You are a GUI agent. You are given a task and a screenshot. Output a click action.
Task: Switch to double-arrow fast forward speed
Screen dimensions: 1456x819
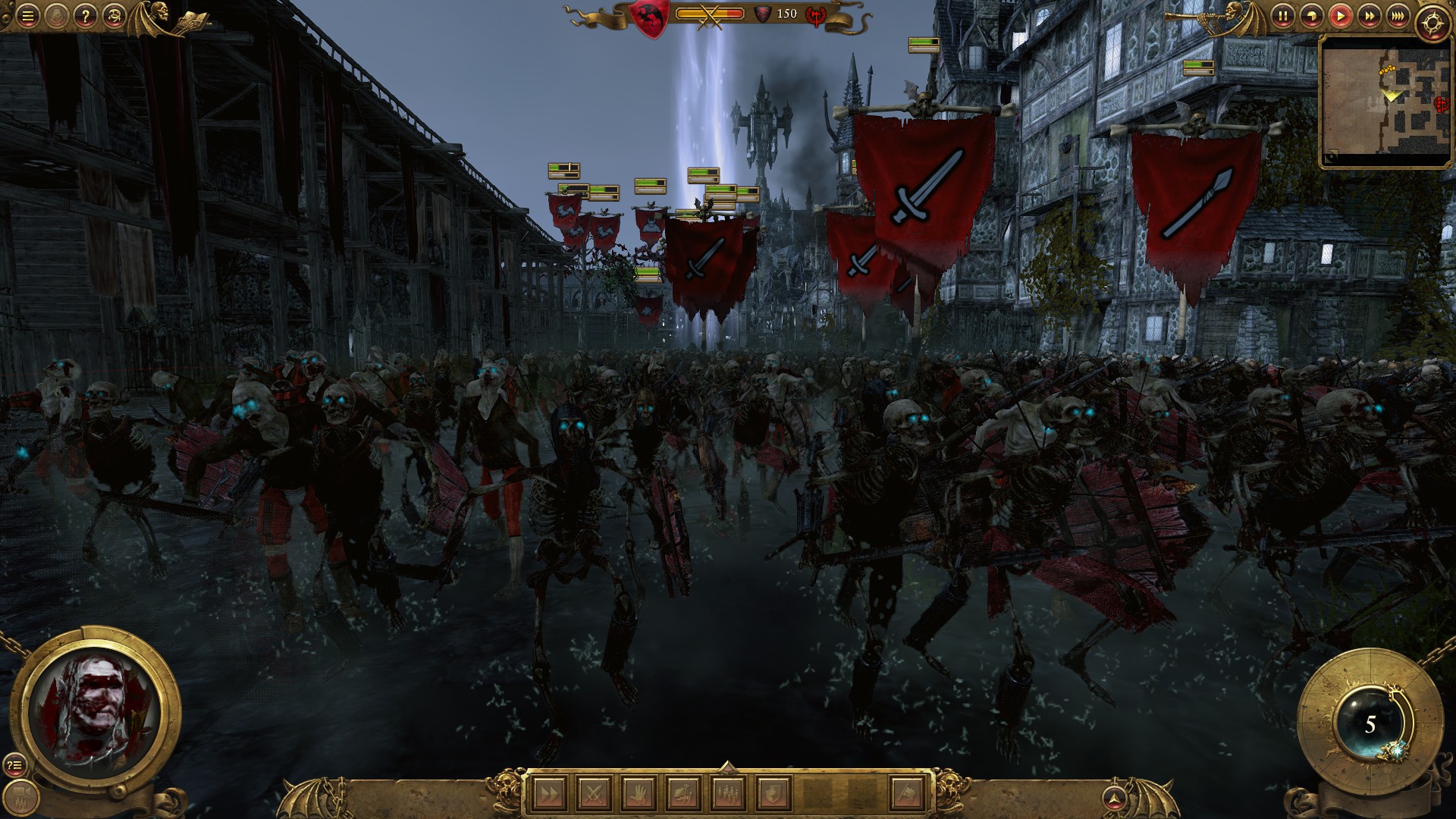coord(1369,15)
